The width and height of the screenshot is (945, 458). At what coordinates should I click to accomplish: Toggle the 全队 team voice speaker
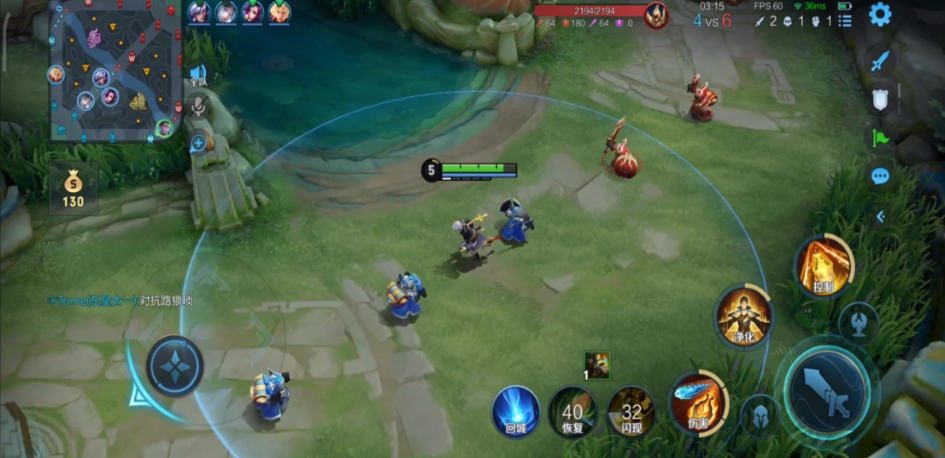[x=198, y=73]
